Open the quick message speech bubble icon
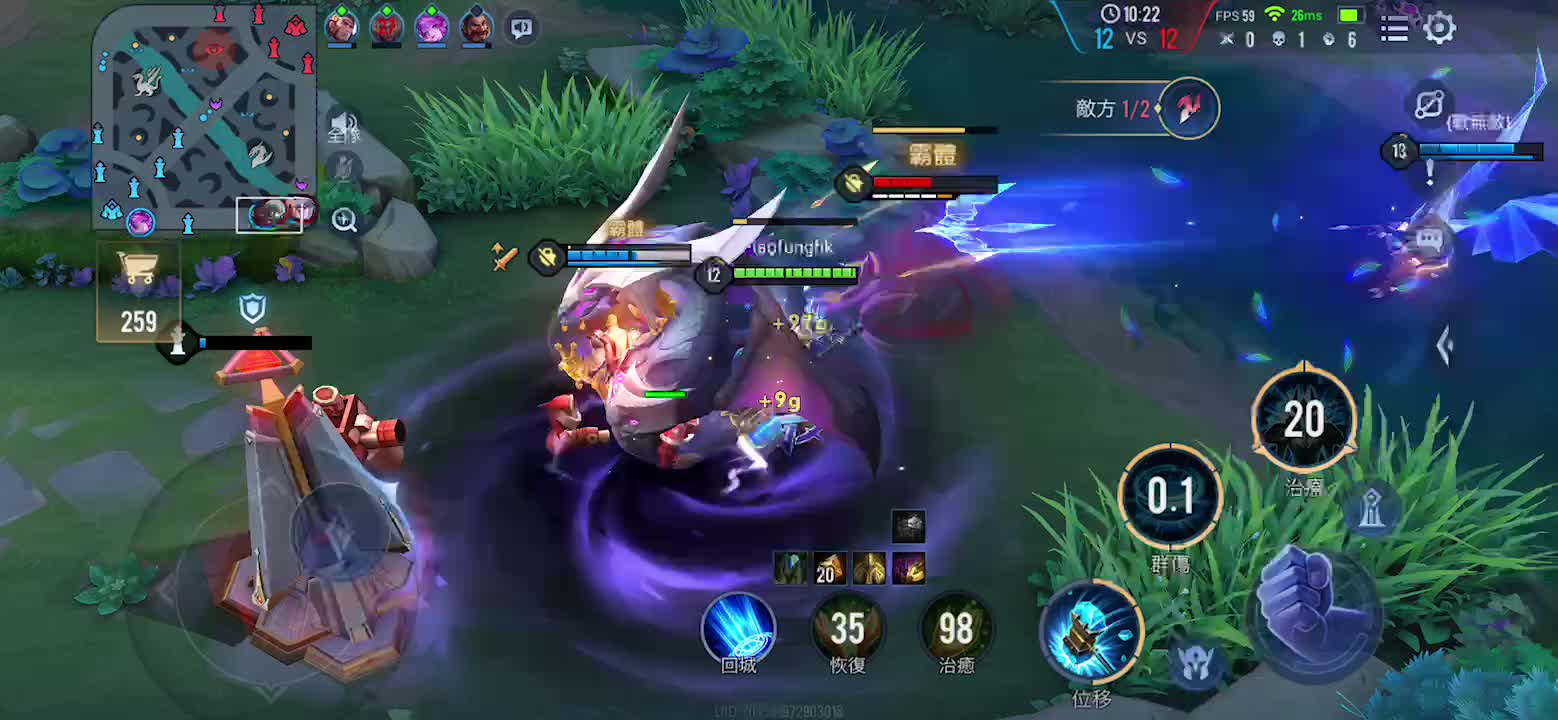The width and height of the screenshot is (1558, 720). click(x=1428, y=239)
